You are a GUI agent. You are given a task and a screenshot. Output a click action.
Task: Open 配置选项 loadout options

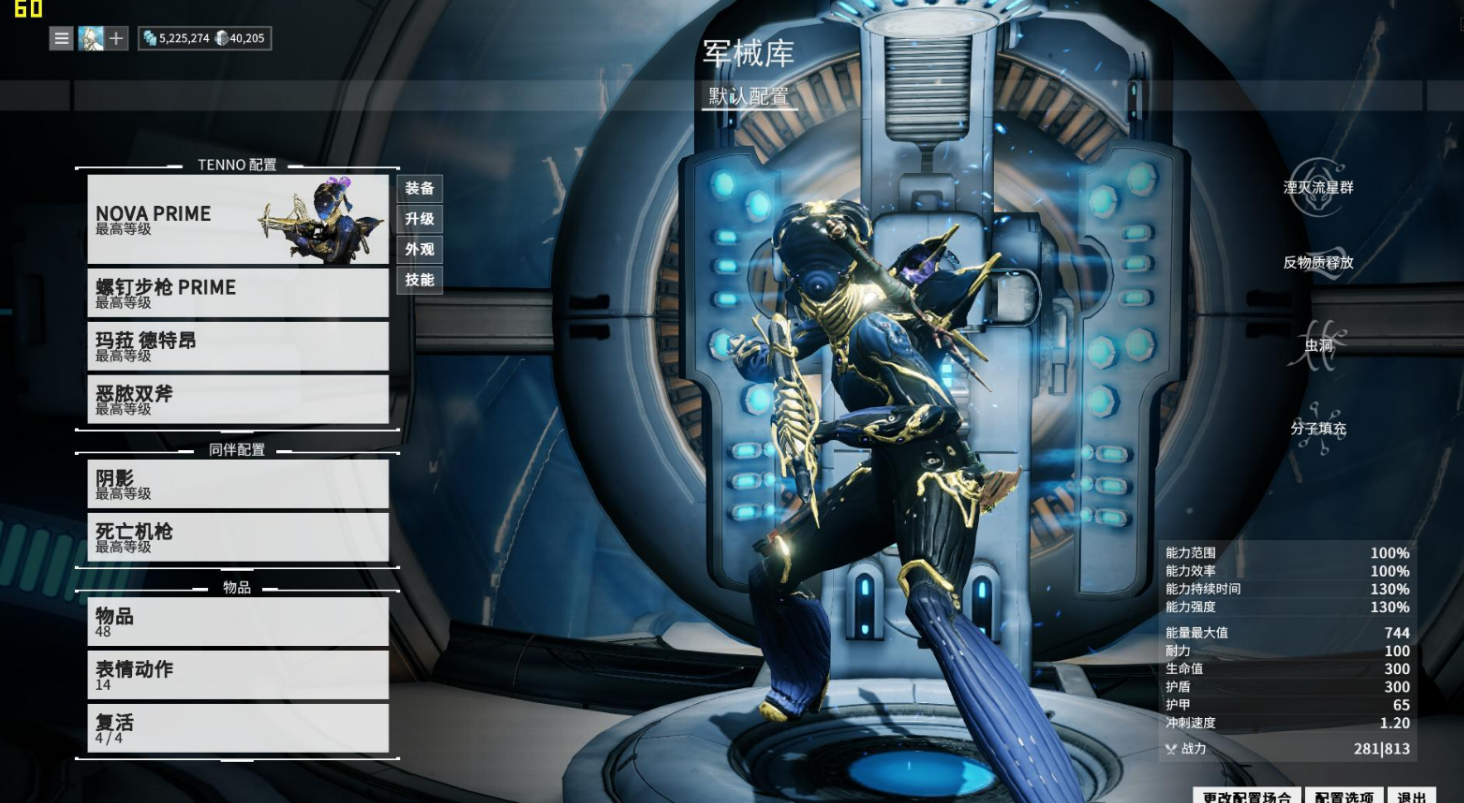click(x=1344, y=796)
